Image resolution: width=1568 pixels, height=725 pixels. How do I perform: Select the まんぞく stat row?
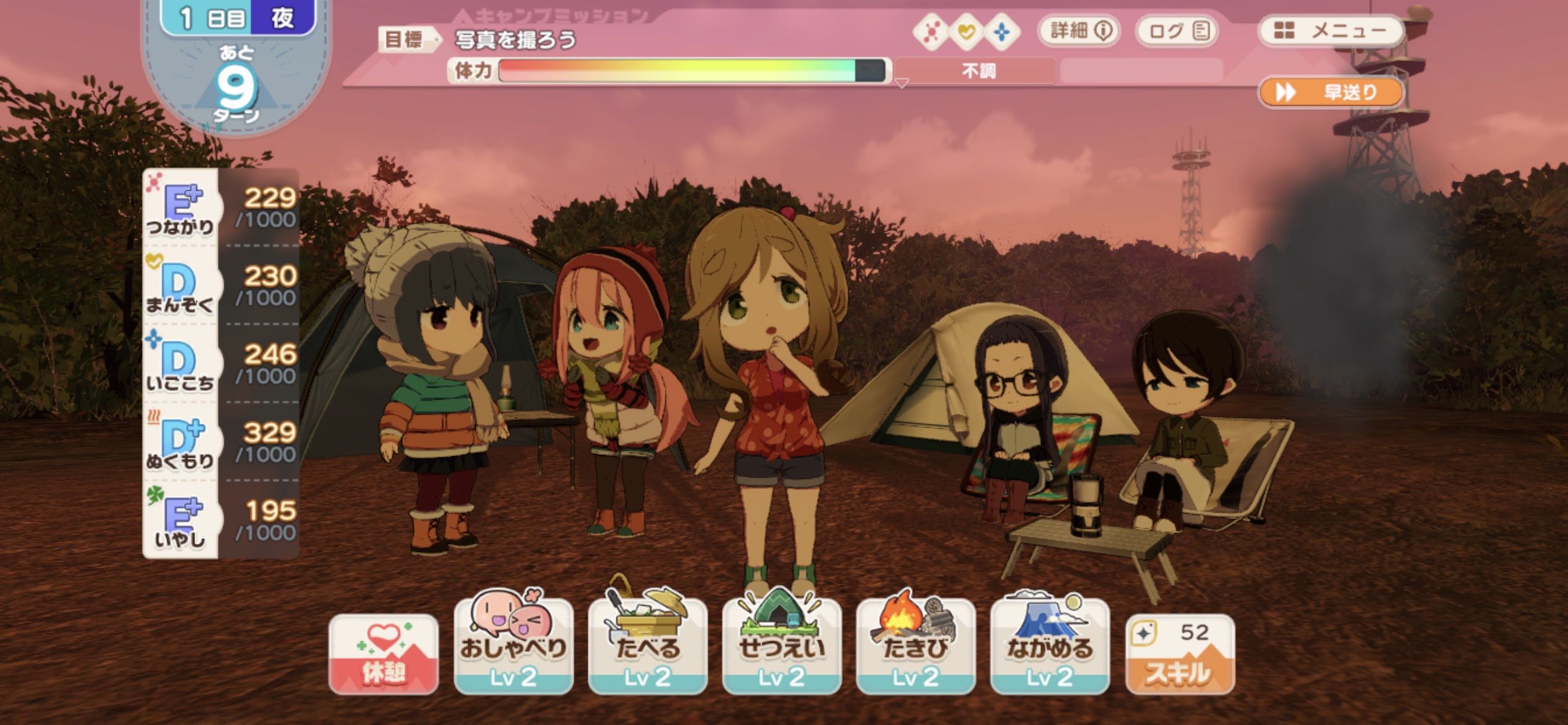click(x=221, y=286)
